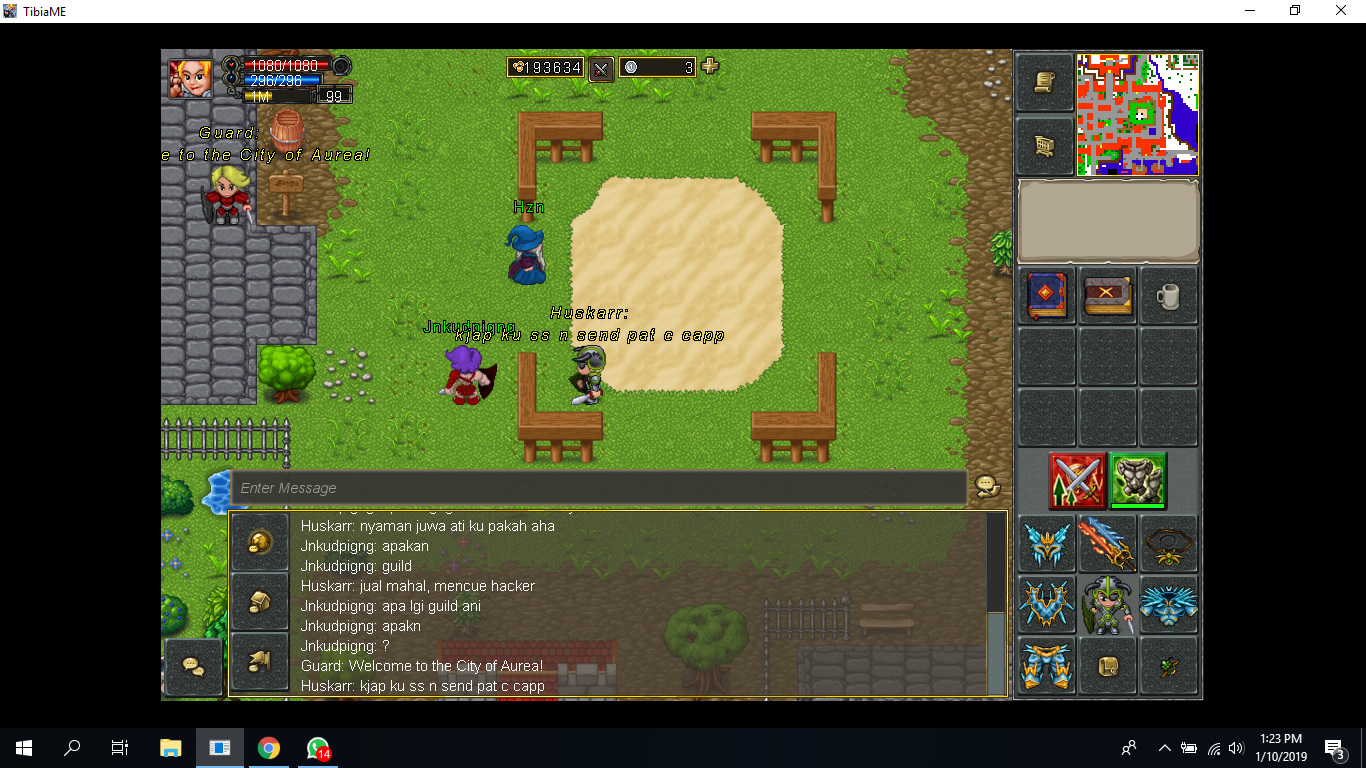Select the beer mug inventory slot
Image resolution: width=1366 pixels, height=768 pixels.
pos(1168,295)
